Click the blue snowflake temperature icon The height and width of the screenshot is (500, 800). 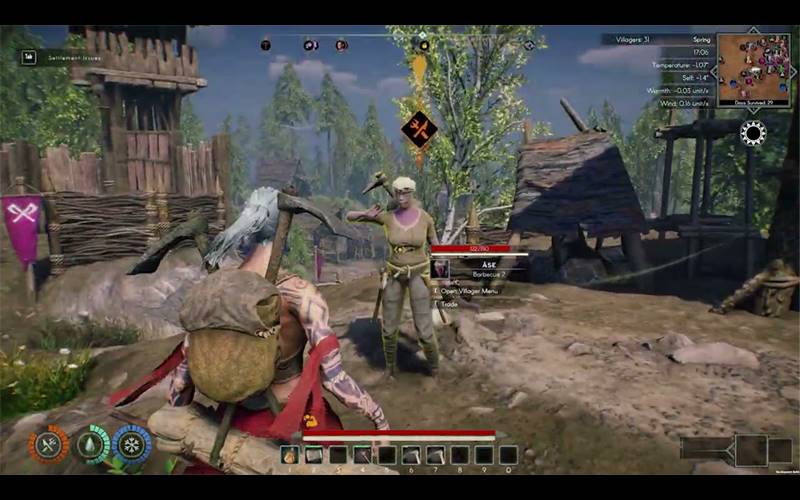[131, 444]
